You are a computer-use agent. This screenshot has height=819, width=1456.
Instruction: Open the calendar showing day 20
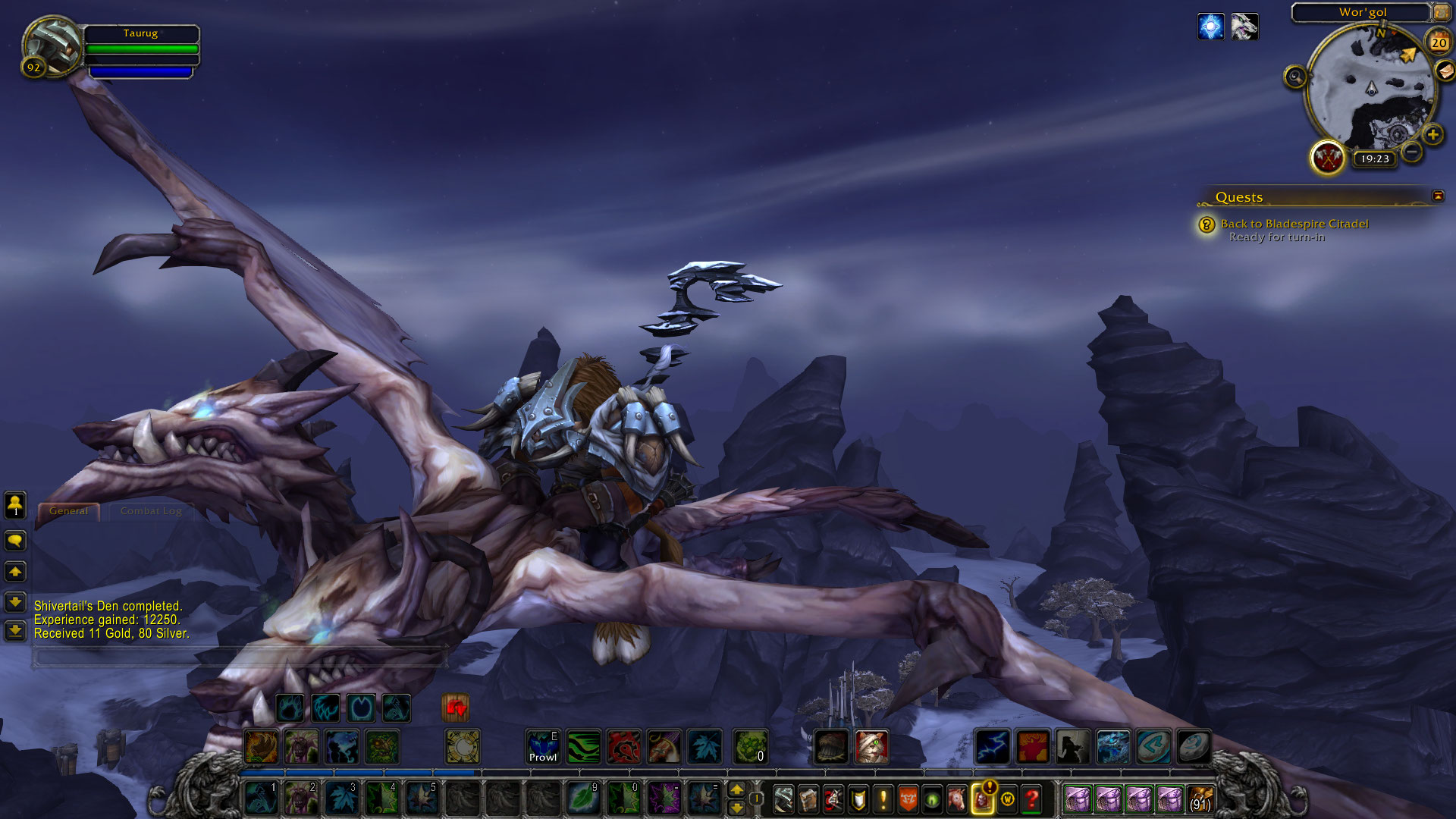[x=1439, y=43]
